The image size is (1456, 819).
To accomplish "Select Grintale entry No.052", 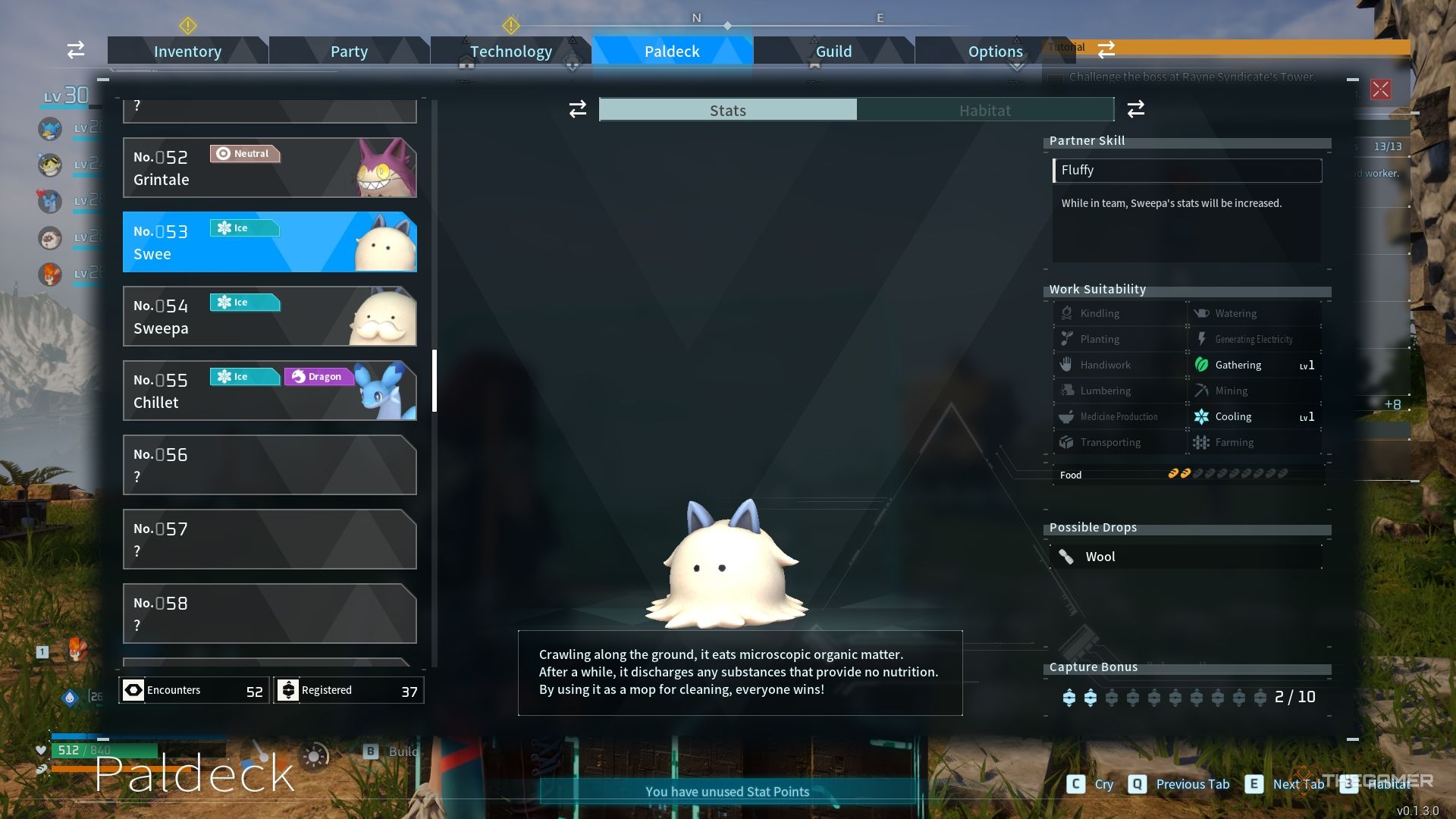I will tap(269, 168).
